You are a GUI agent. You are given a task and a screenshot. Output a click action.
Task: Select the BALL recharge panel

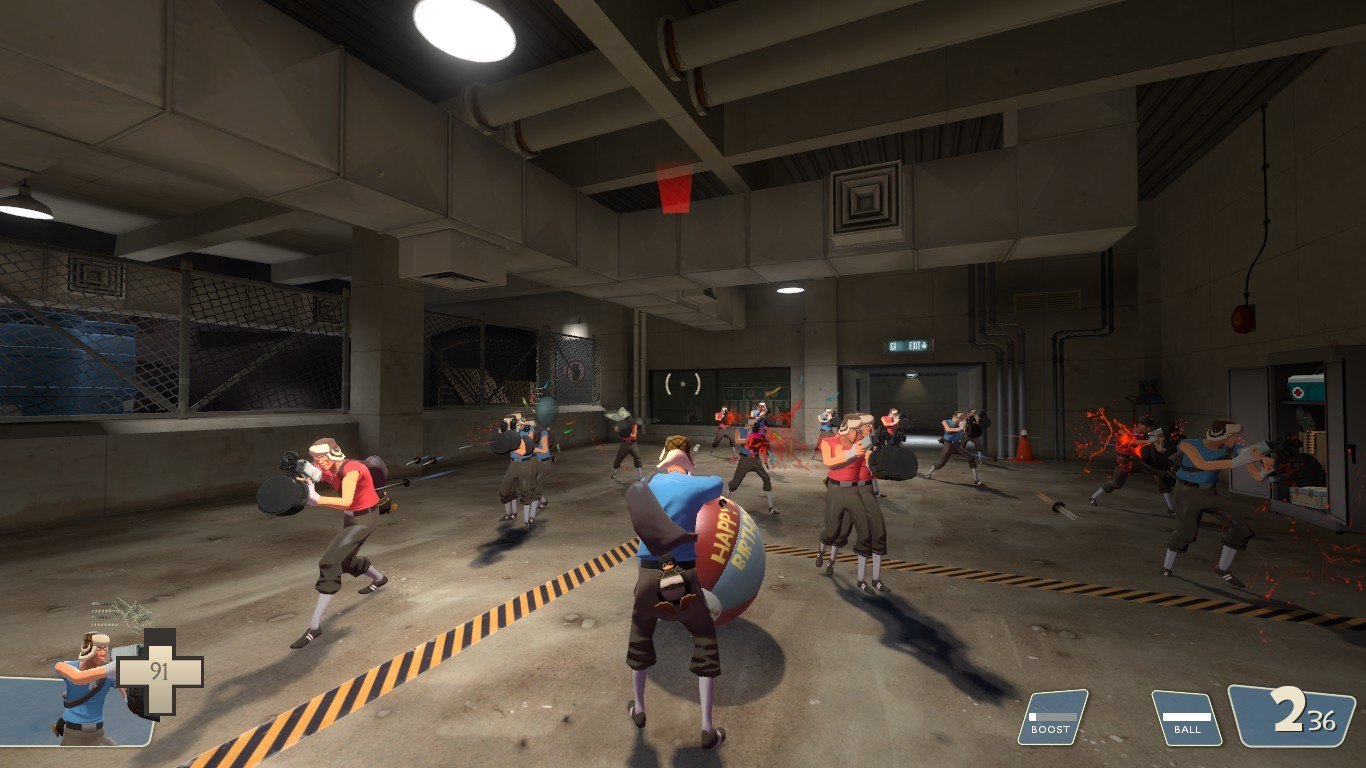[1187, 718]
